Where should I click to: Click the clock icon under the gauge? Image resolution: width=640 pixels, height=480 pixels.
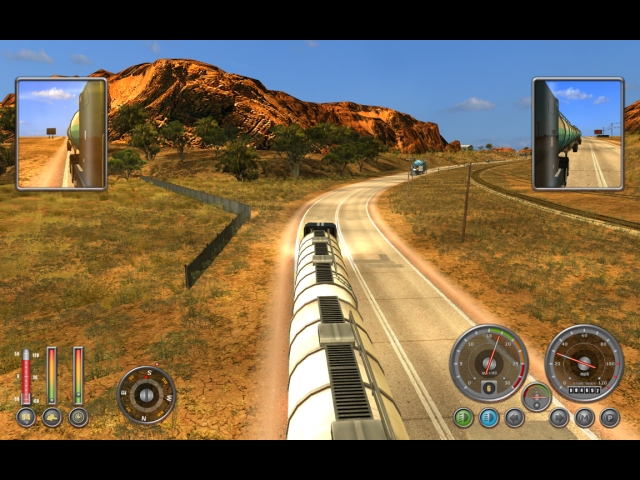[78, 417]
